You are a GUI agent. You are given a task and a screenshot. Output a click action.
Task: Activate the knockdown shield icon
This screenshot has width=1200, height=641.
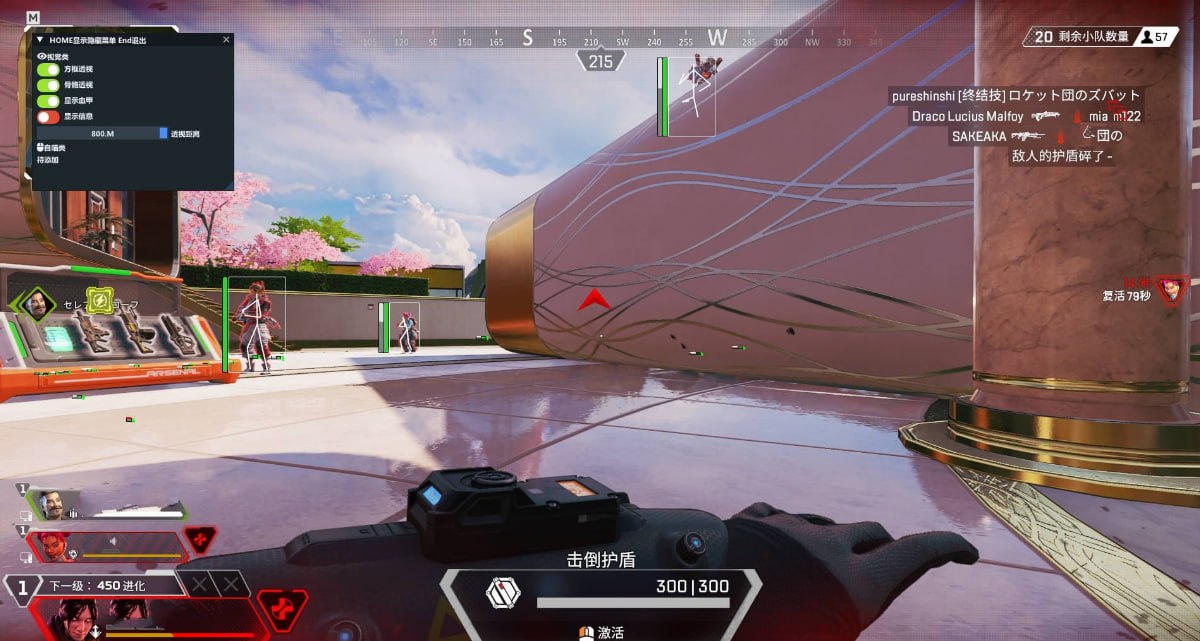pos(503,592)
